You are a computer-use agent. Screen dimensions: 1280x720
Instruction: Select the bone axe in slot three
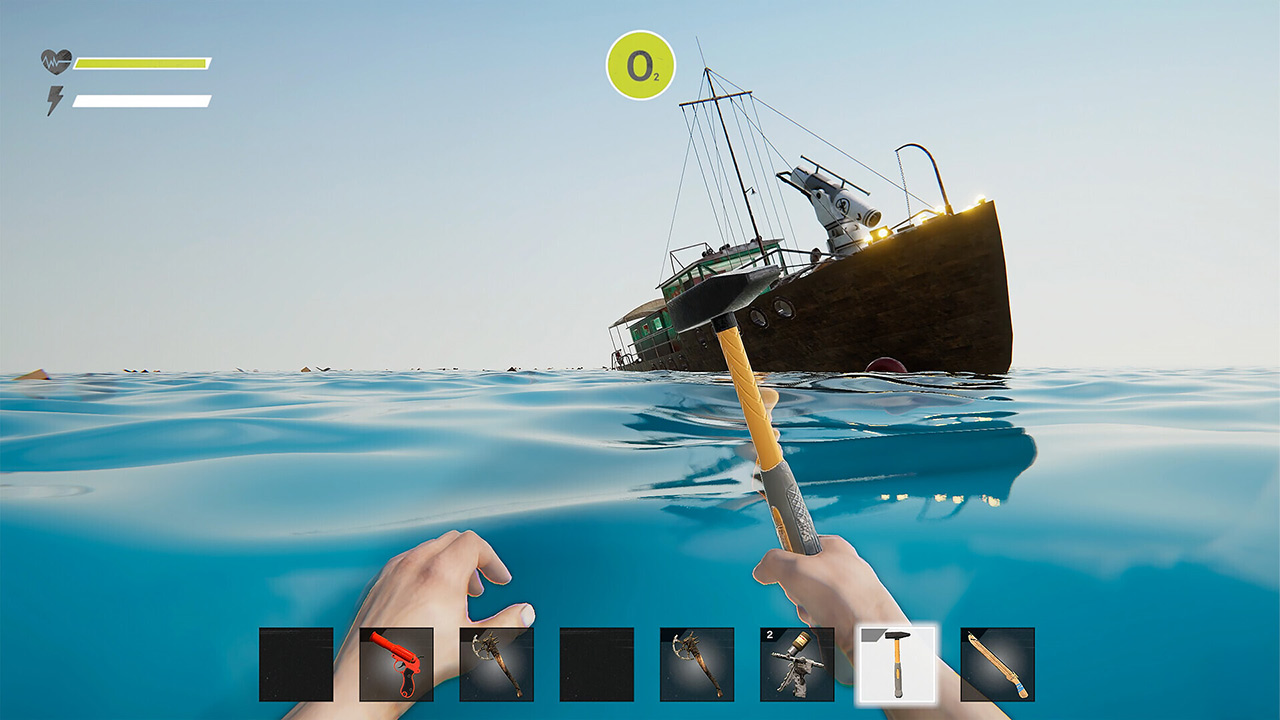(496, 665)
